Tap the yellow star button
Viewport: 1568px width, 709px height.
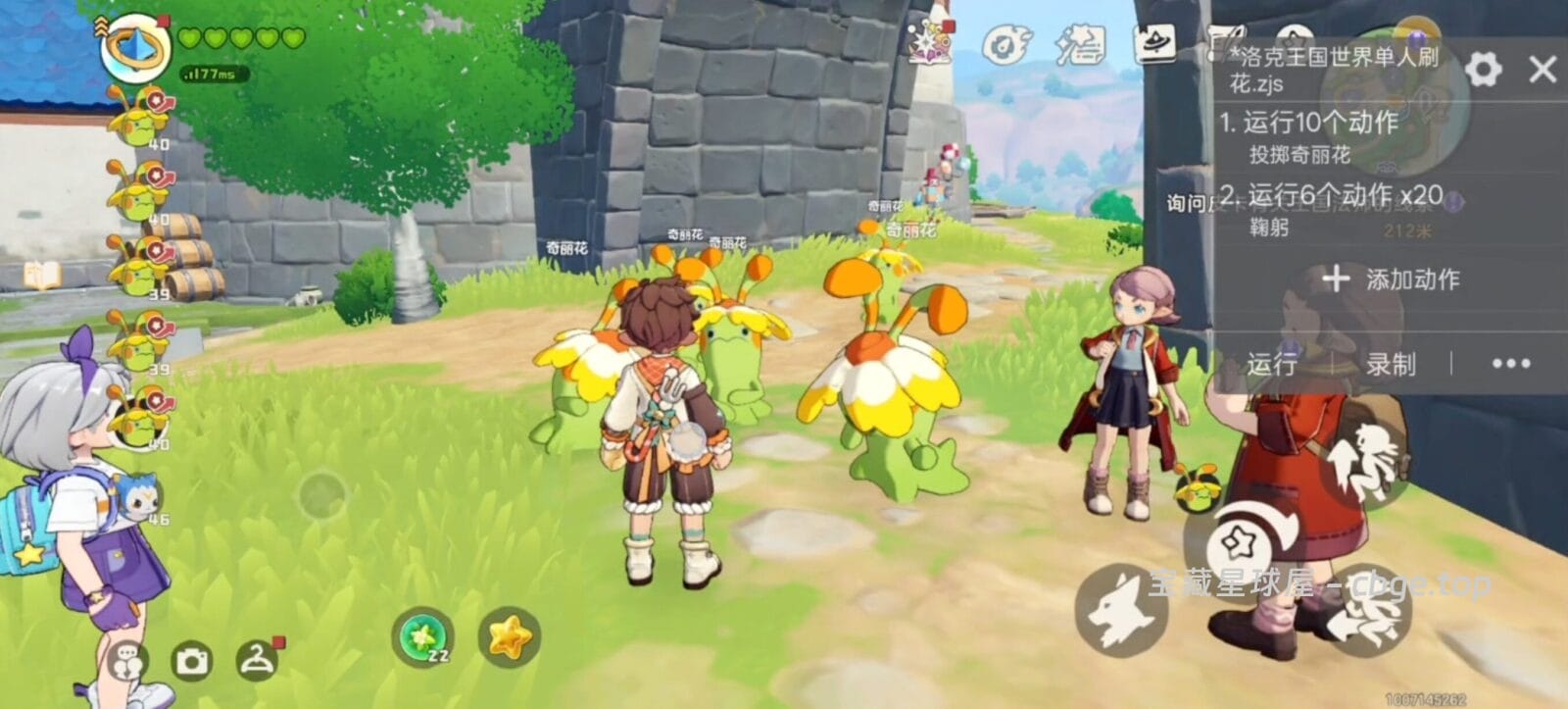[x=510, y=637]
